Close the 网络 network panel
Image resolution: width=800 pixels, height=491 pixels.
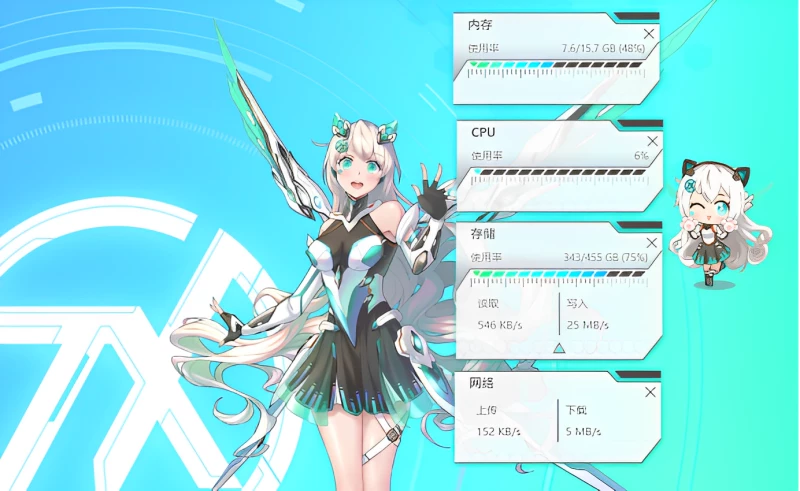coord(652,391)
